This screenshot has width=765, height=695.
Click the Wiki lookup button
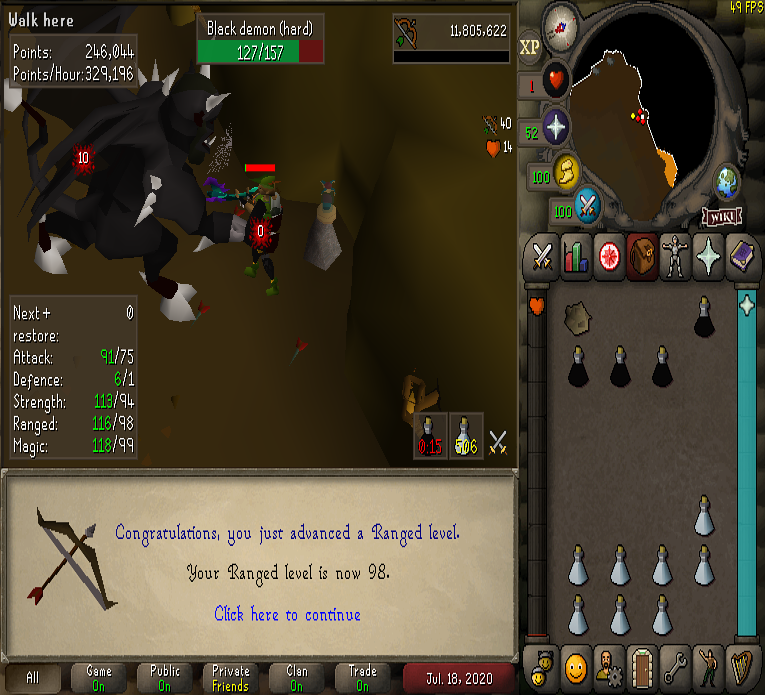(721, 216)
